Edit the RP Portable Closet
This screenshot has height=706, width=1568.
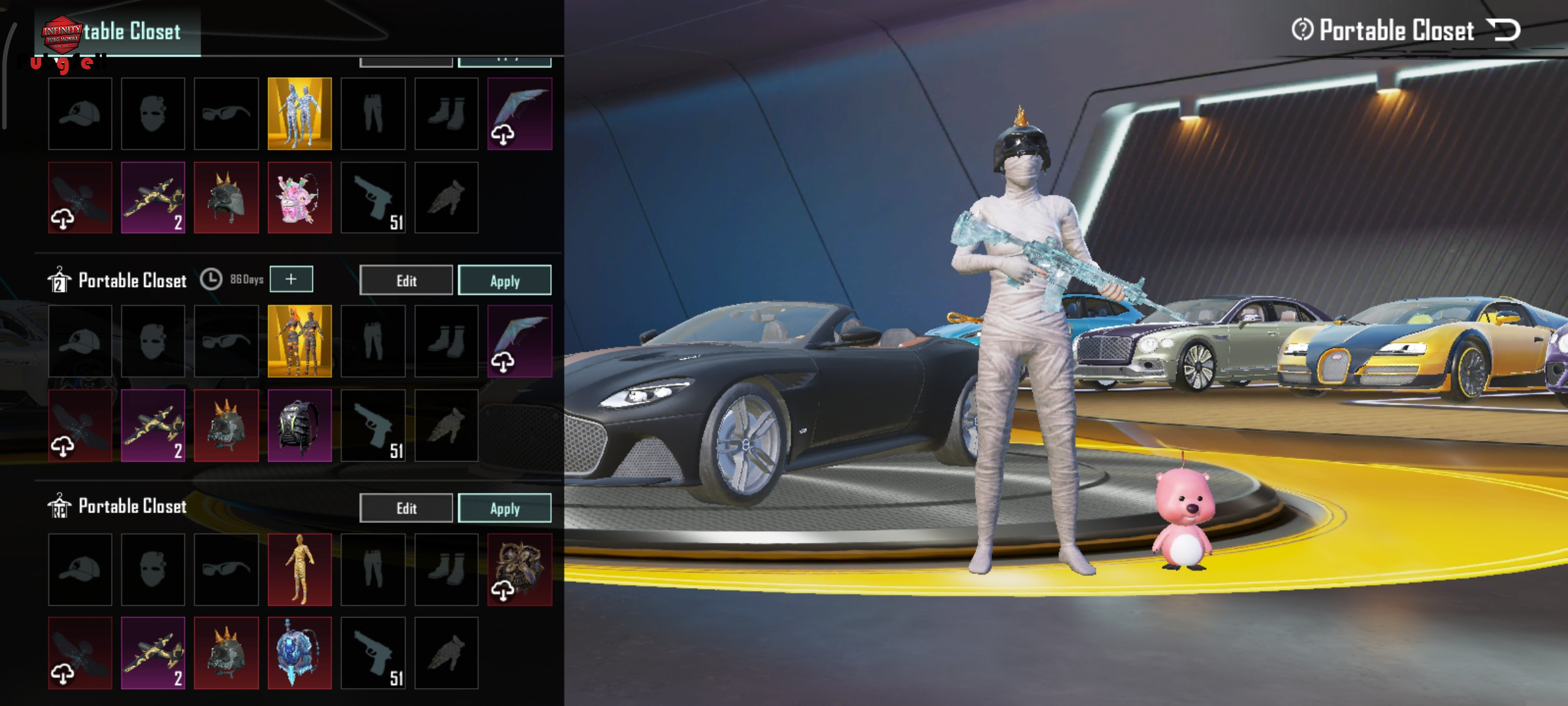(406, 508)
